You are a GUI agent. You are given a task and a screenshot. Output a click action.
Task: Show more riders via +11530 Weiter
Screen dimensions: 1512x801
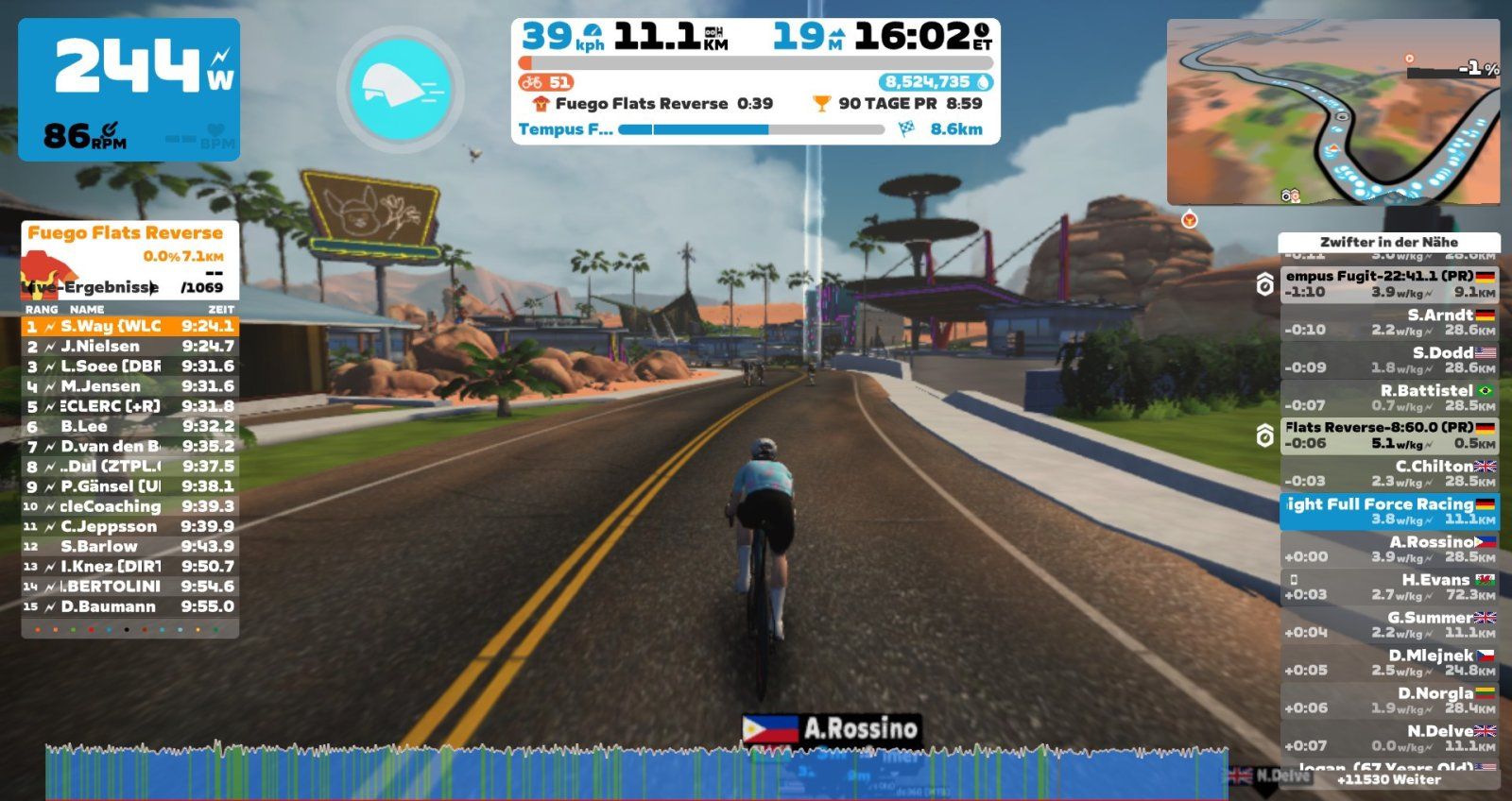(x=1388, y=780)
